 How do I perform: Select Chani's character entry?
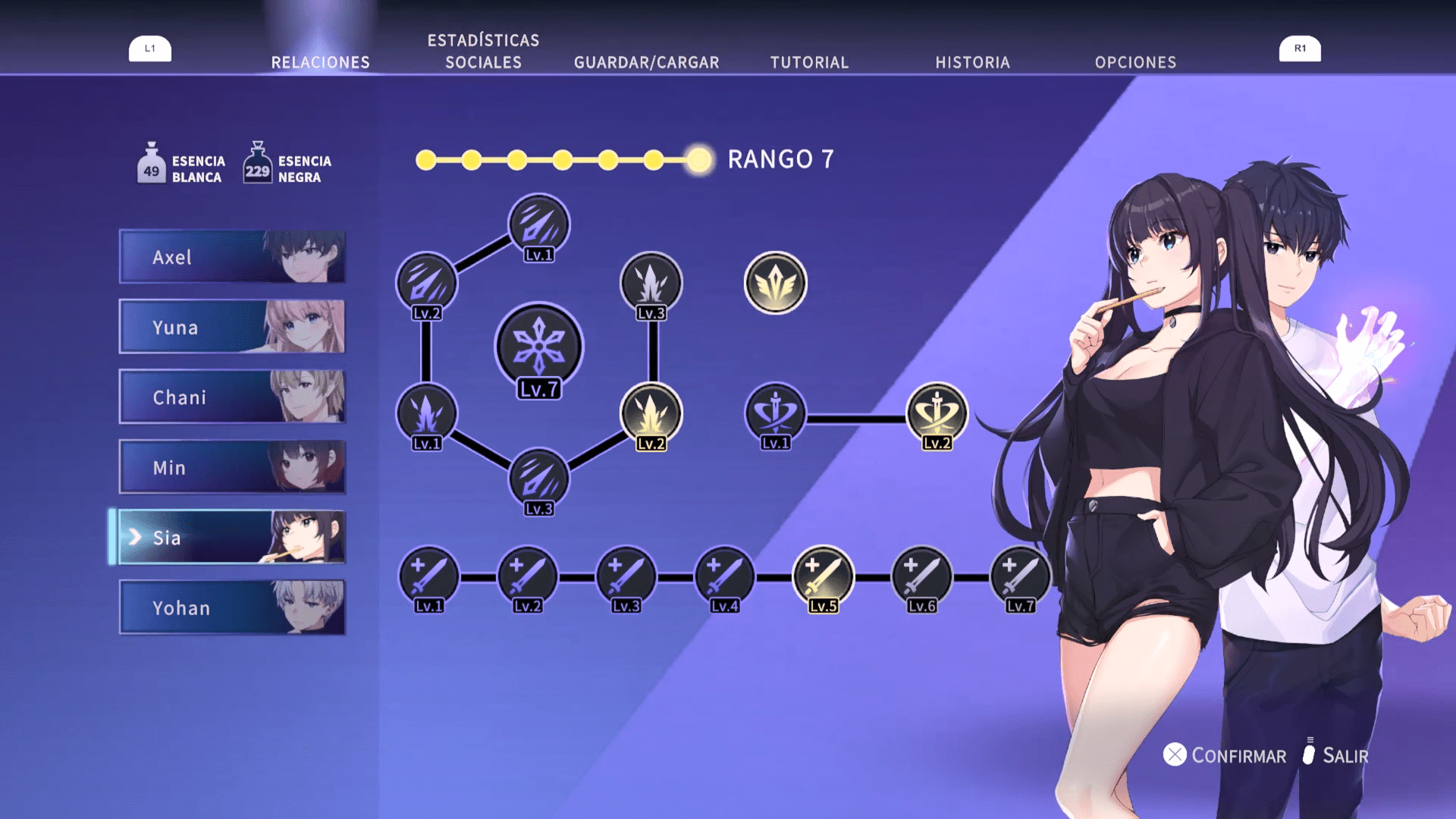(x=232, y=397)
